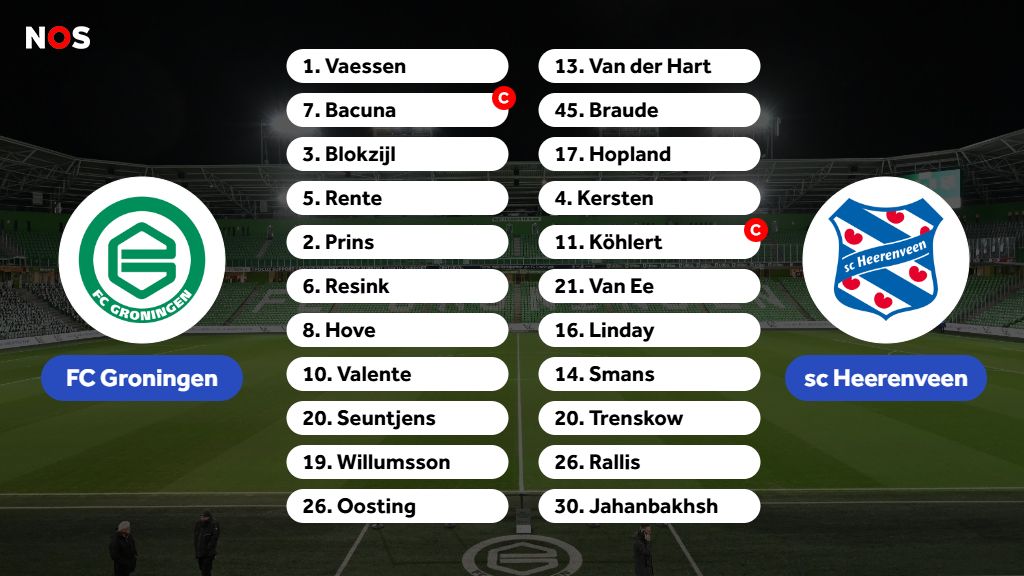
Task: Select Jahanbakhsh, number 30
Action: pyautogui.click(x=649, y=506)
